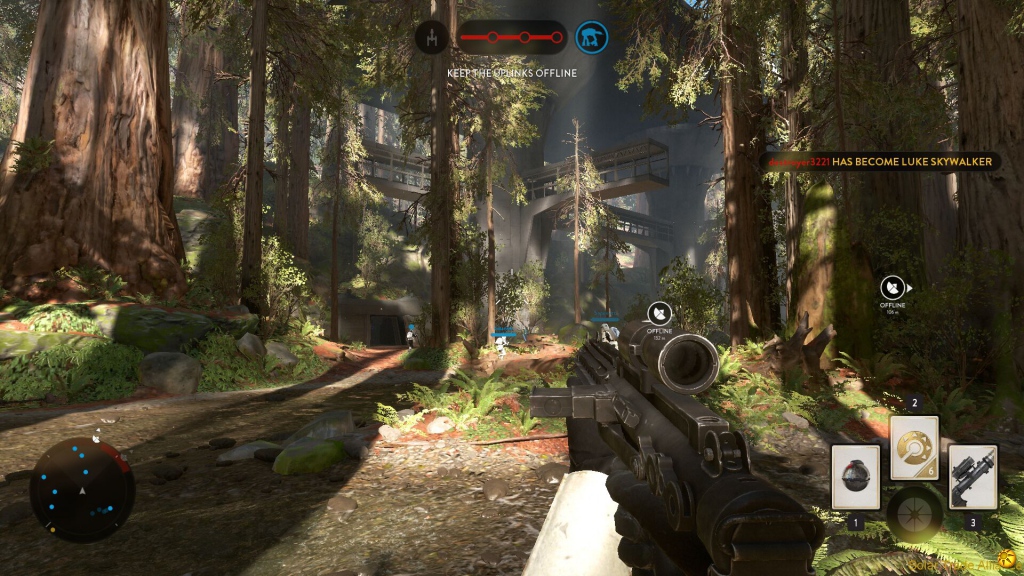Screen dimensions: 1024x576
Task: Select the thermal detonator star card
Action: [855, 477]
